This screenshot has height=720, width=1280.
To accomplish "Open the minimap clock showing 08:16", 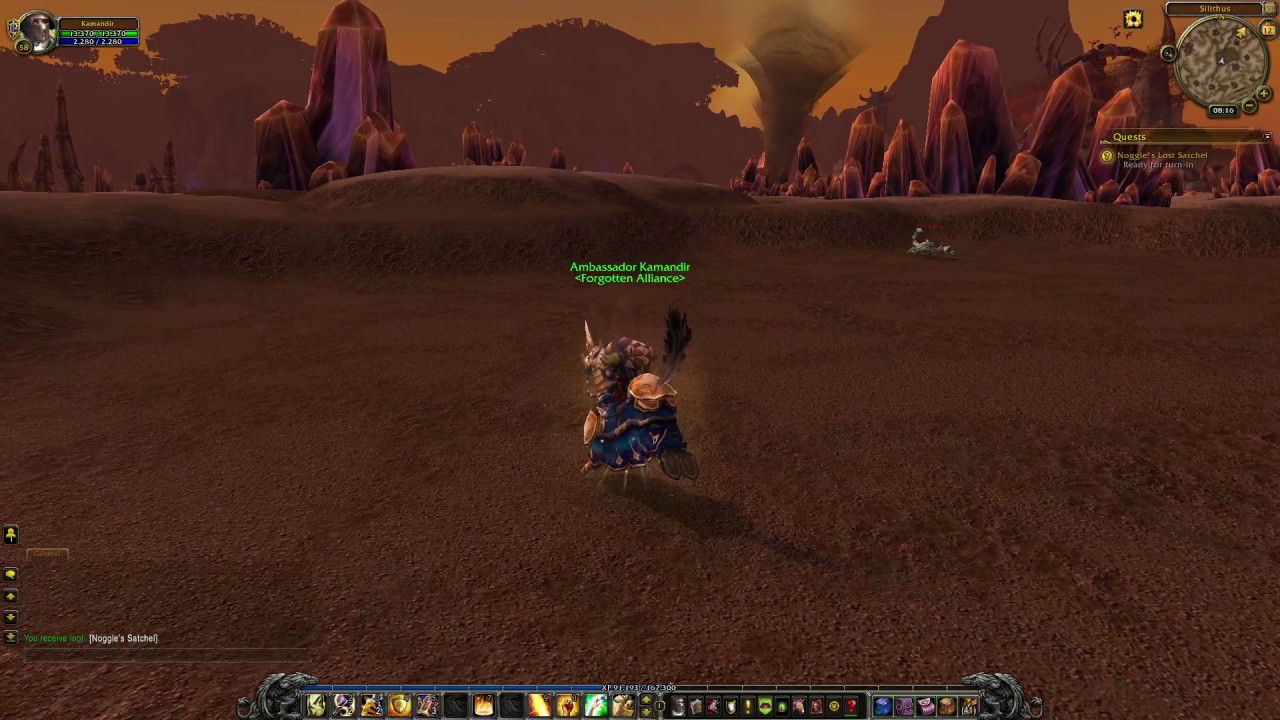I will (x=1222, y=110).
